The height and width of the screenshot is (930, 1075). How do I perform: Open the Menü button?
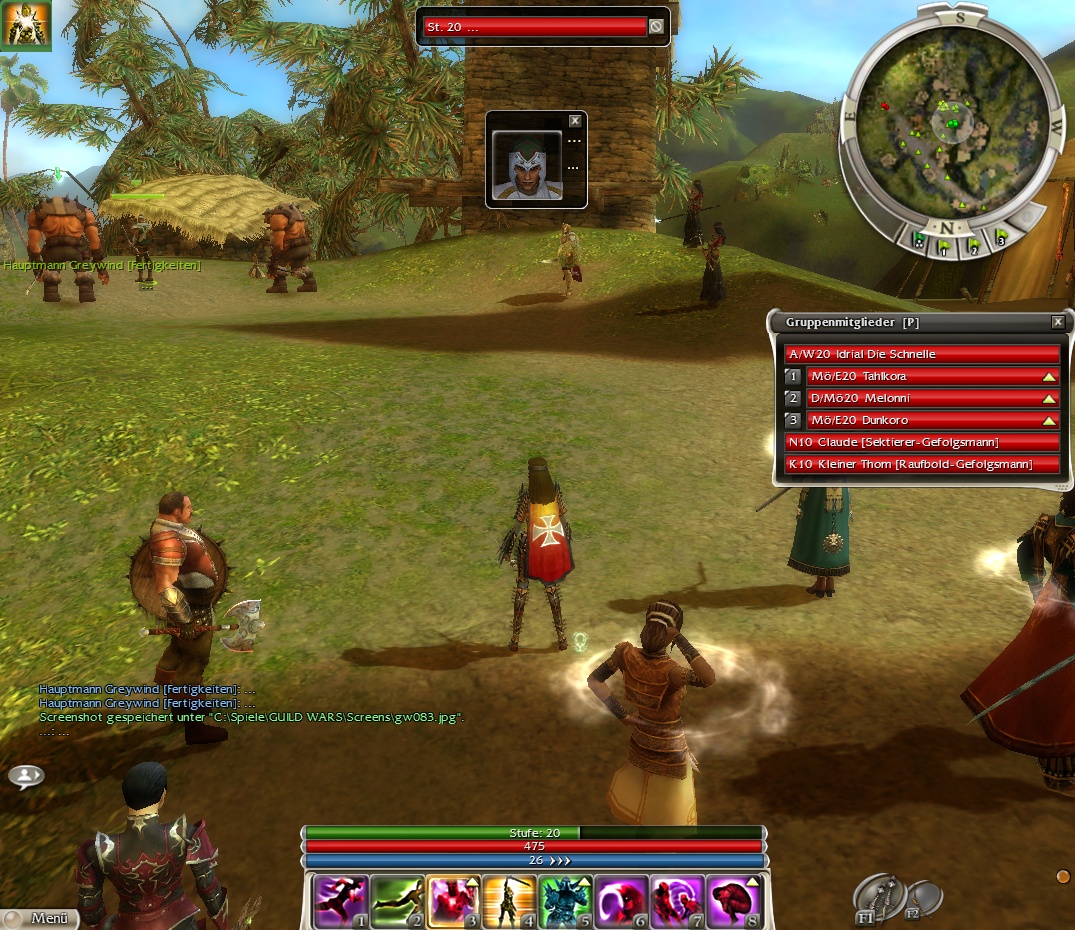pos(40,918)
